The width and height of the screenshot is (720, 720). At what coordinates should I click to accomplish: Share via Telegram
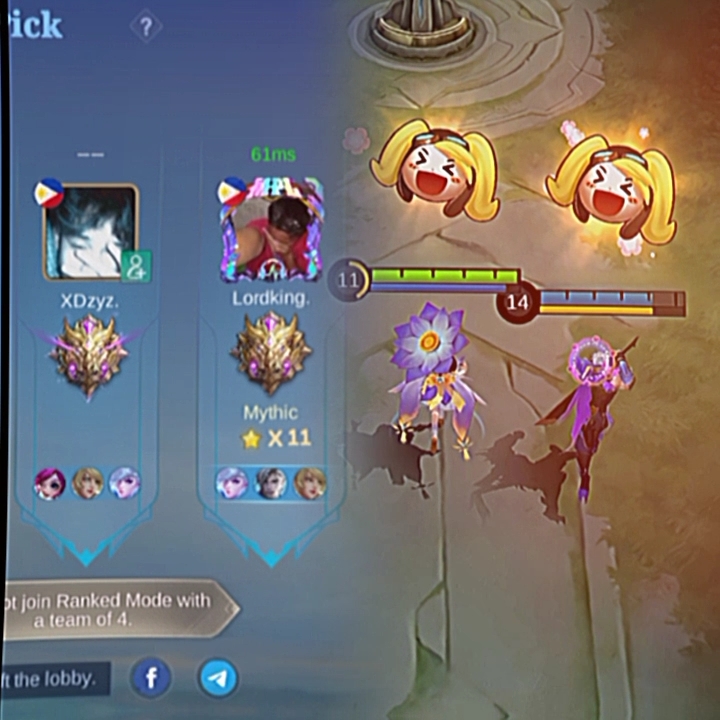[218, 679]
